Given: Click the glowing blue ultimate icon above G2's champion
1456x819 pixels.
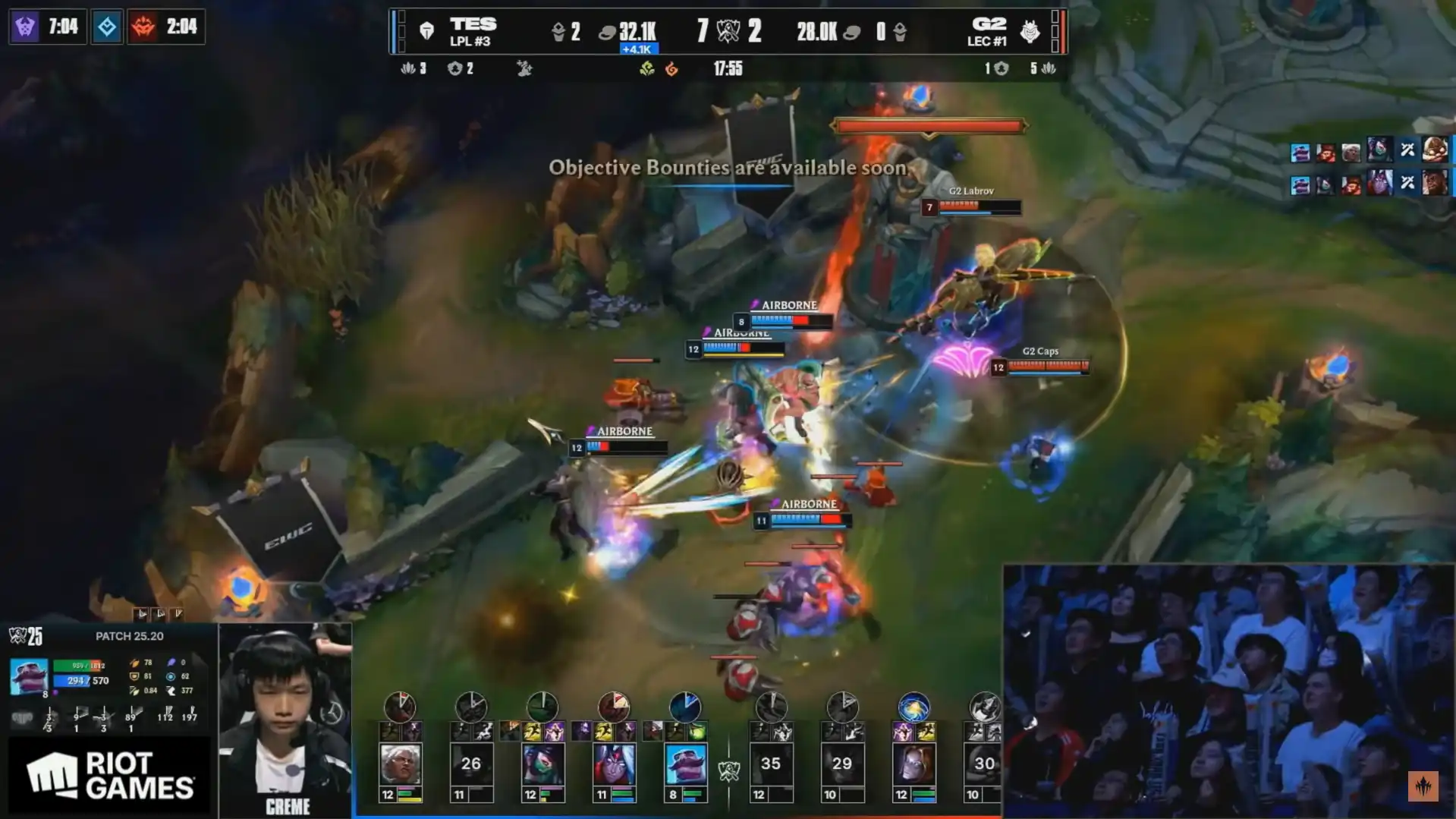Looking at the screenshot, I should [914, 707].
